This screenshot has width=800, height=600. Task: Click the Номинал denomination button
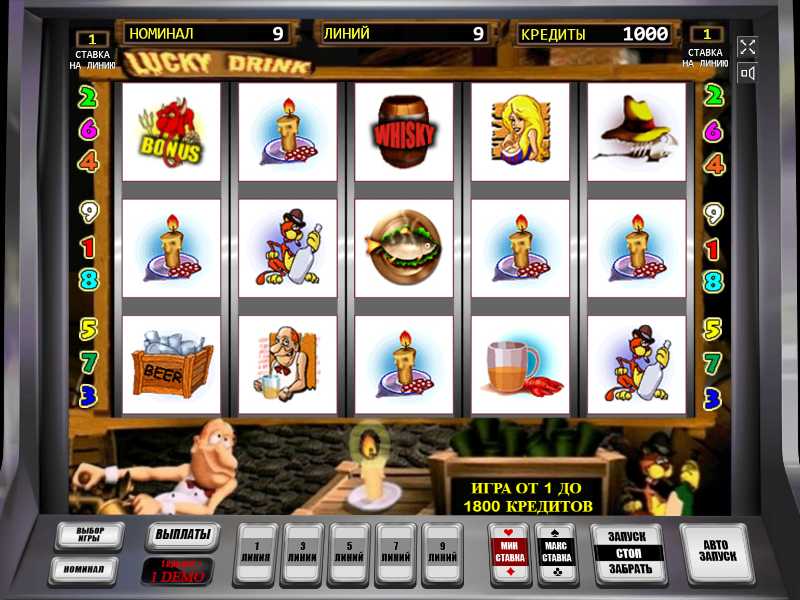[85, 569]
